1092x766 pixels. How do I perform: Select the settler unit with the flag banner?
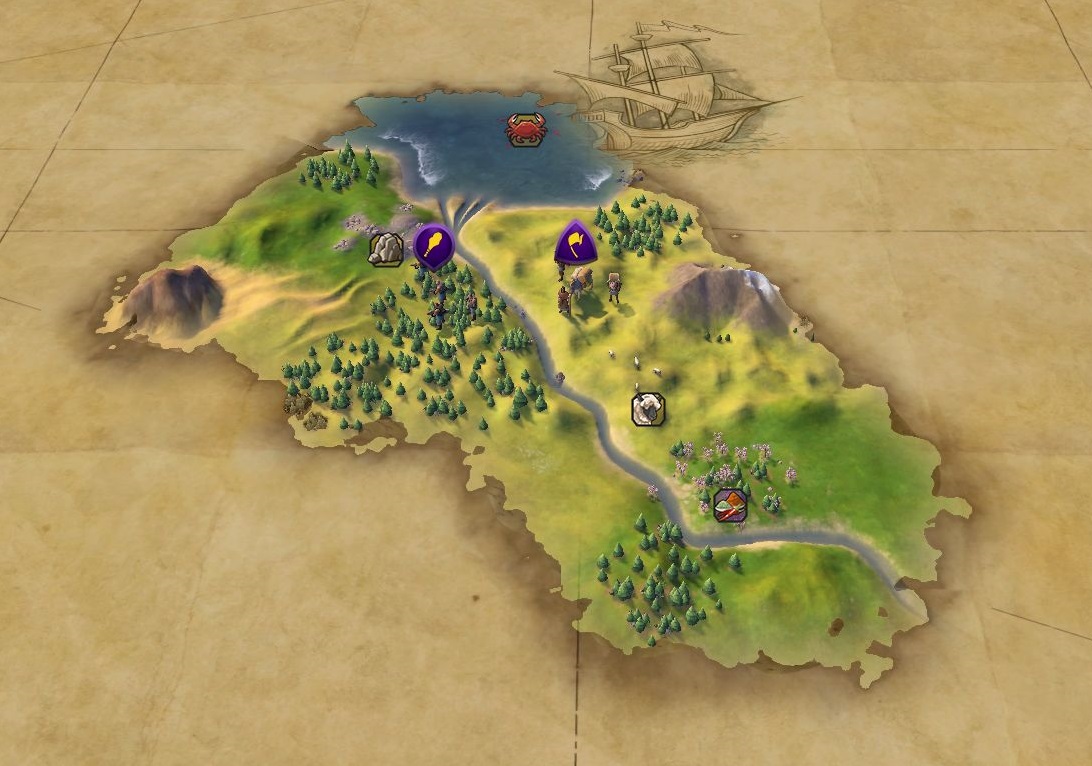pyautogui.click(x=575, y=242)
